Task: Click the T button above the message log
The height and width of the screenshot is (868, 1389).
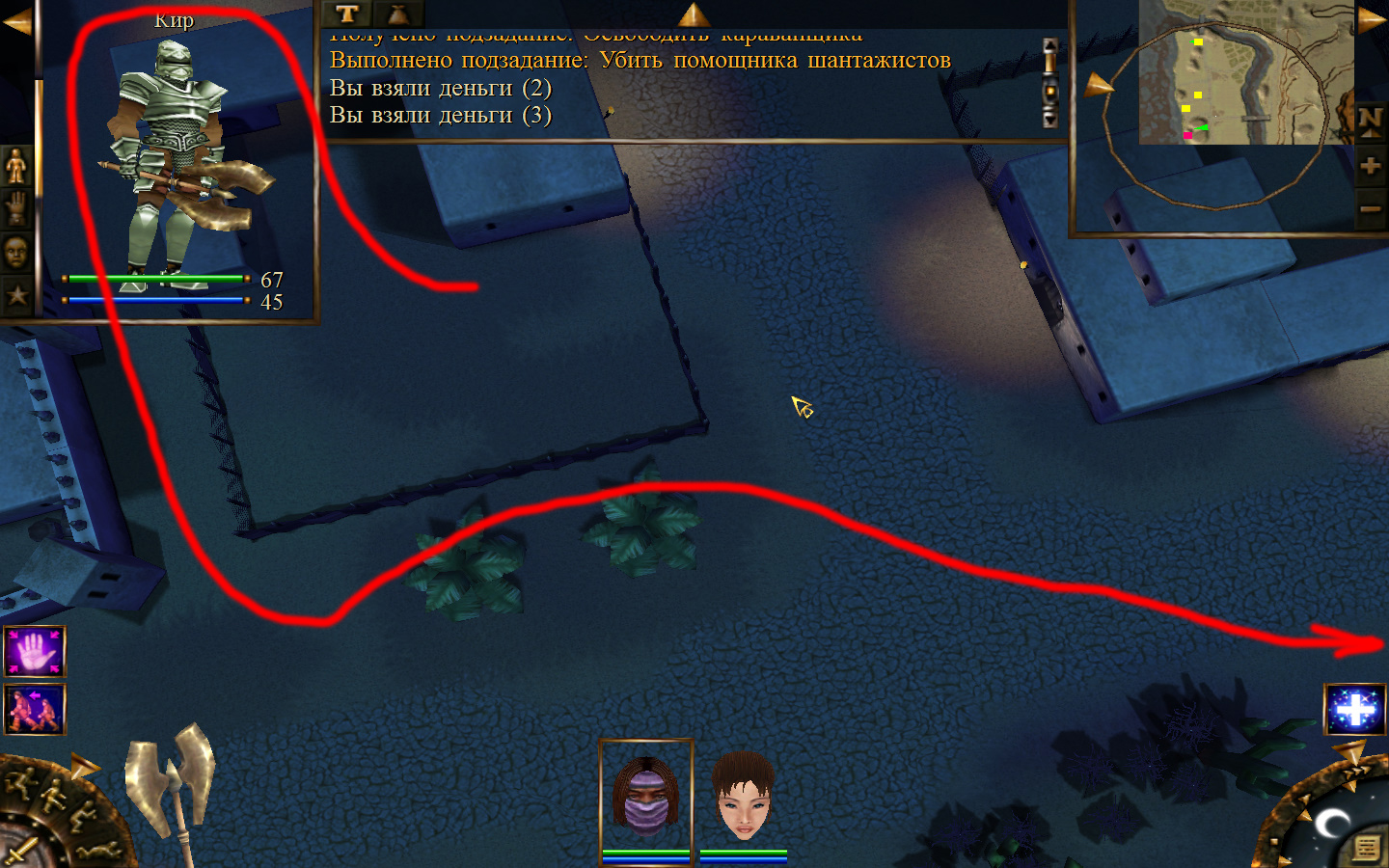Action: pyautogui.click(x=347, y=14)
